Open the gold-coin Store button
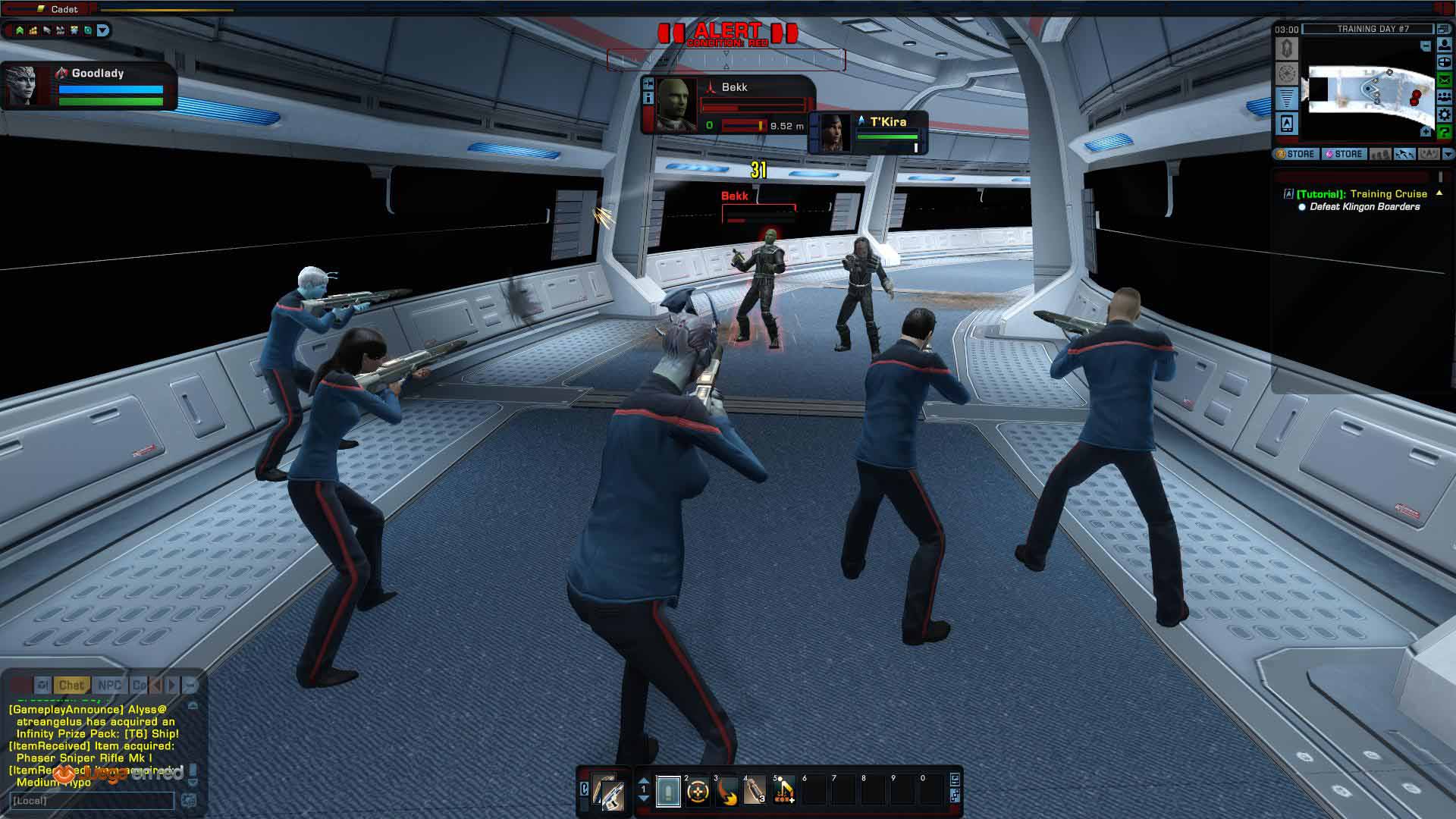Image resolution: width=1456 pixels, height=819 pixels. point(1295,154)
